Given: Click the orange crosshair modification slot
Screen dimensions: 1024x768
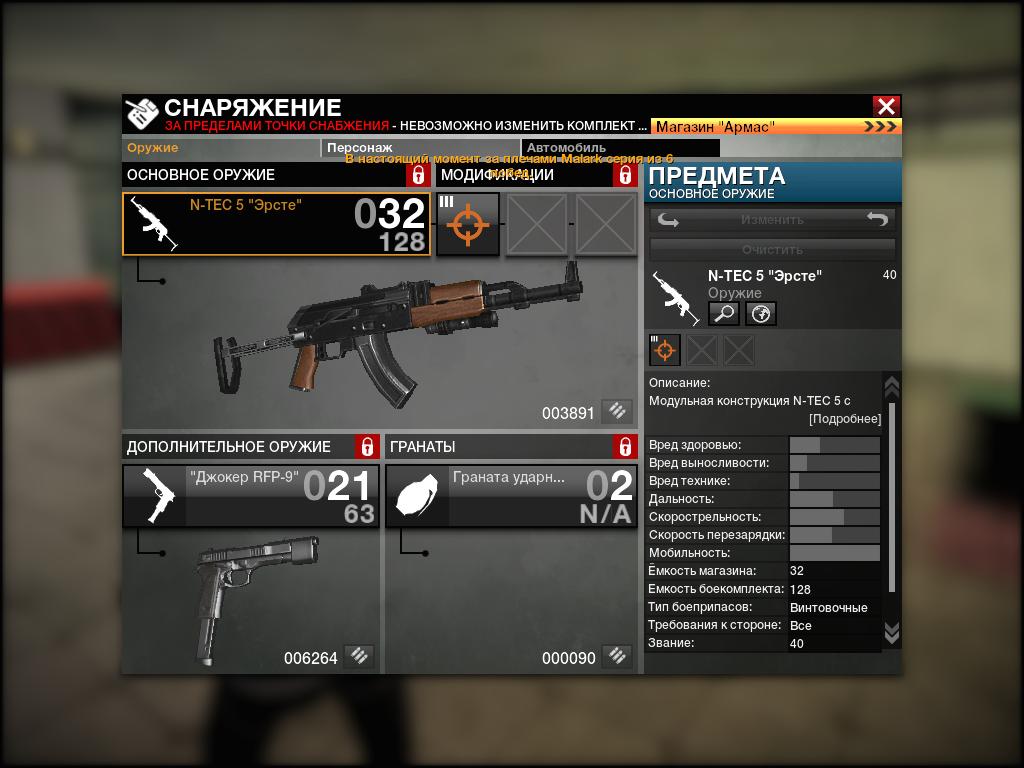Looking at the screenshot, I should coord(468,224).
